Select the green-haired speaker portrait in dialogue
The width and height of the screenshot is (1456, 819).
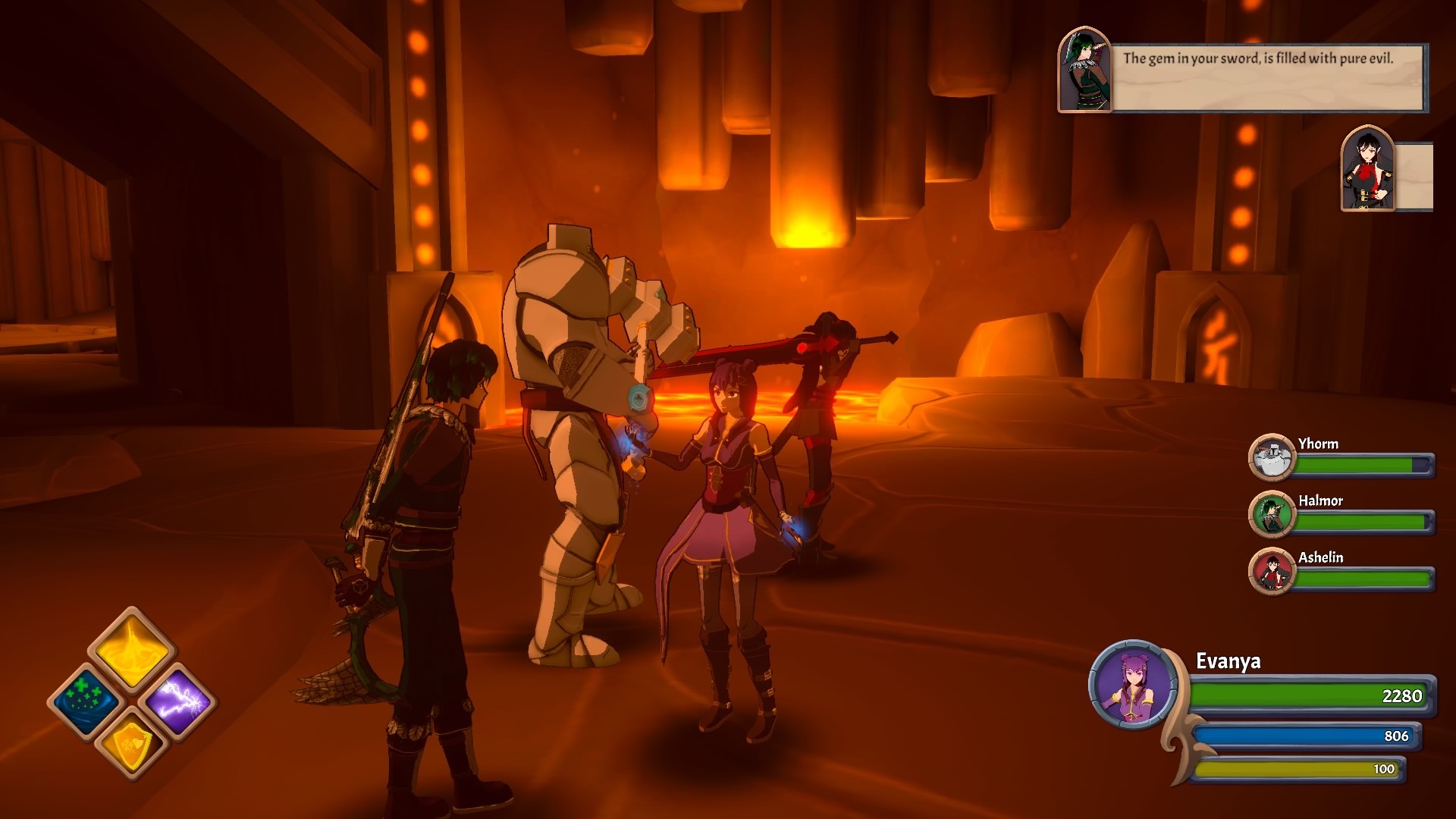[x=1084, y=71]
